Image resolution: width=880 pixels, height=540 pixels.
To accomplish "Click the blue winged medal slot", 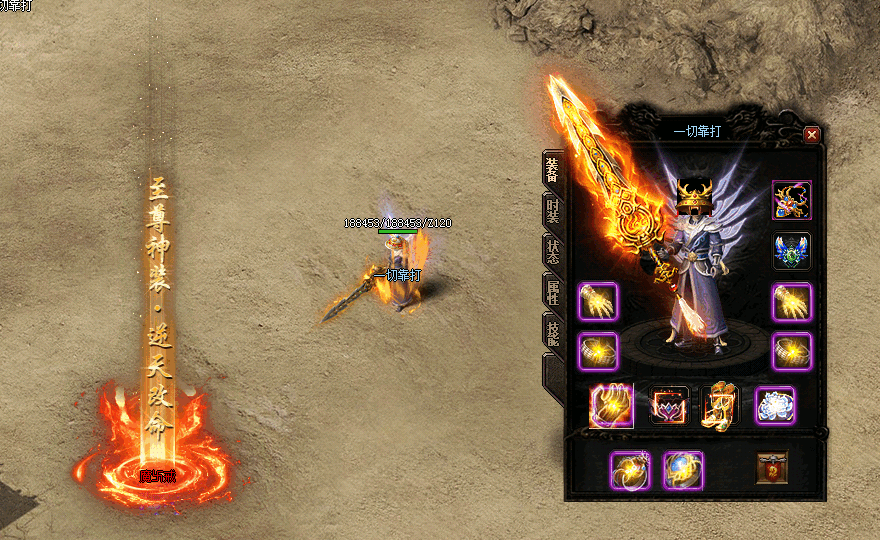I will click(792, 251).
